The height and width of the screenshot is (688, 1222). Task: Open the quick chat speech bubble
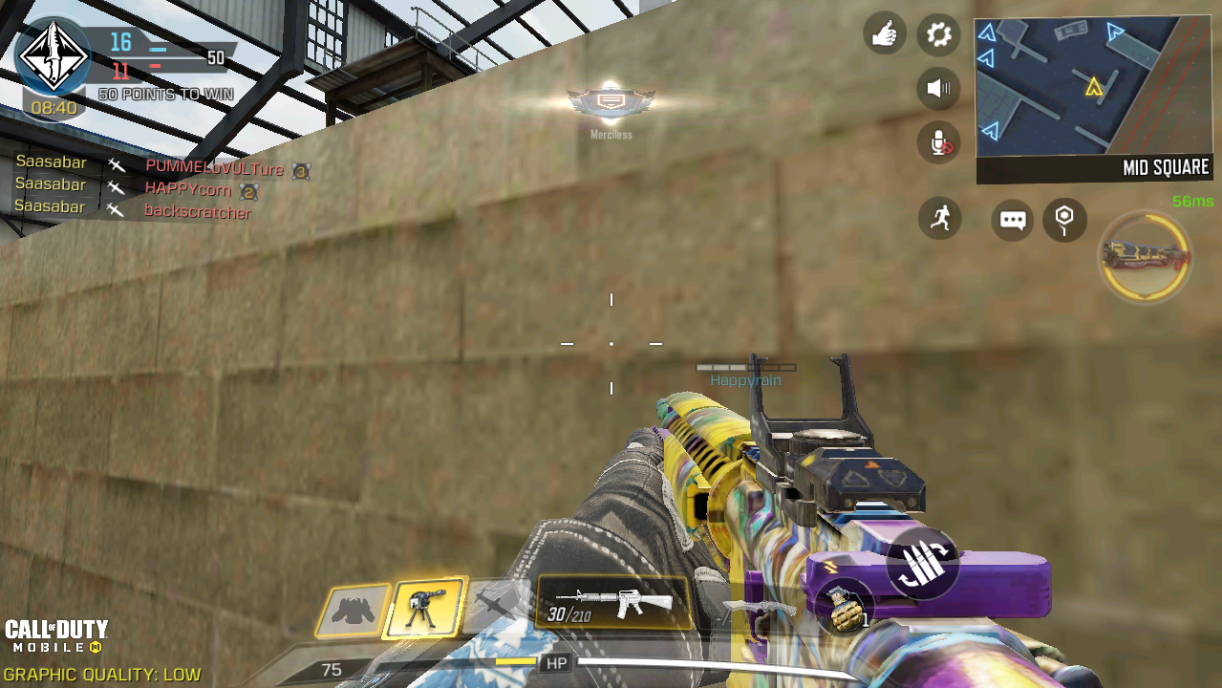tap(1012, 220)
